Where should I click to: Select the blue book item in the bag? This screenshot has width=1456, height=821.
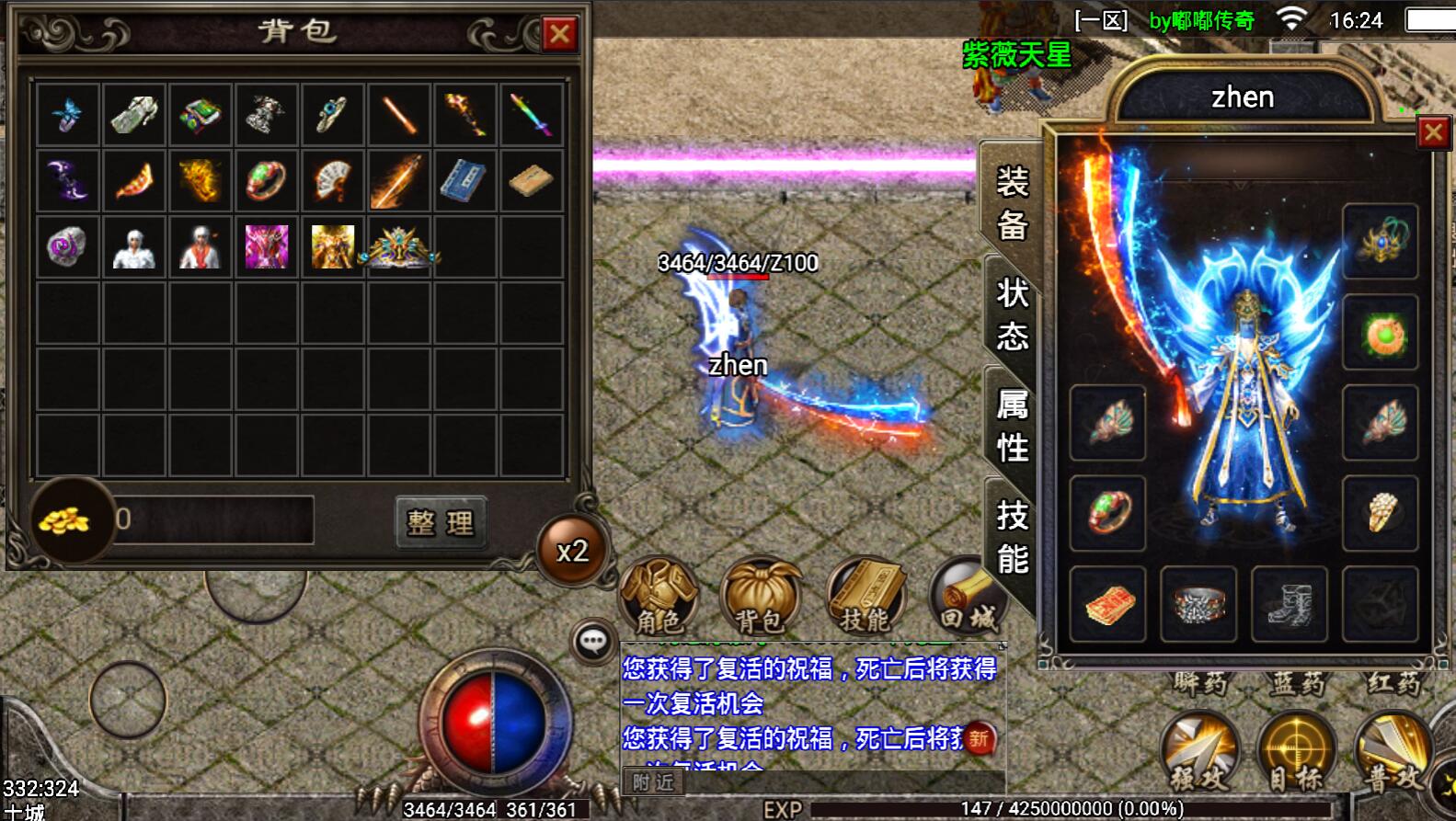tap(464, 181)
